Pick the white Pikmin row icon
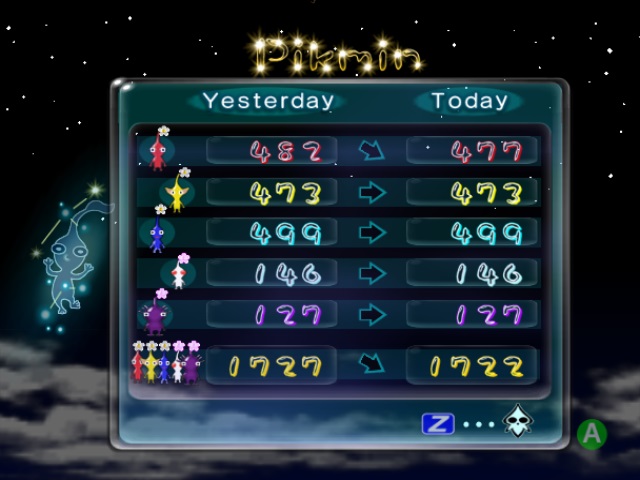The image size is (640, 480). (x=178, y=273)
